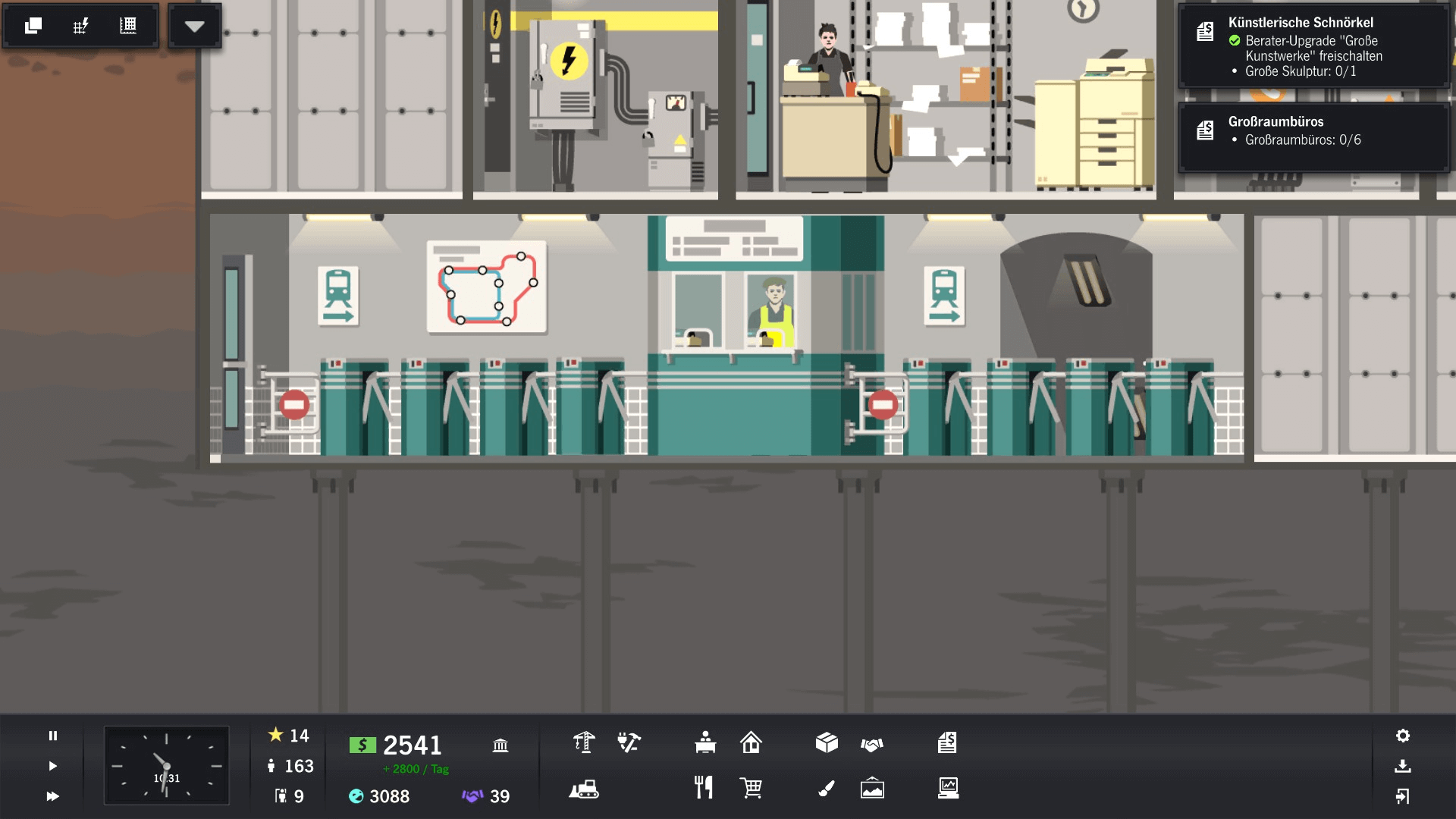The image size is (1456, 819).
Task: Open the handshake consultants menu
Action: point(872,745)
